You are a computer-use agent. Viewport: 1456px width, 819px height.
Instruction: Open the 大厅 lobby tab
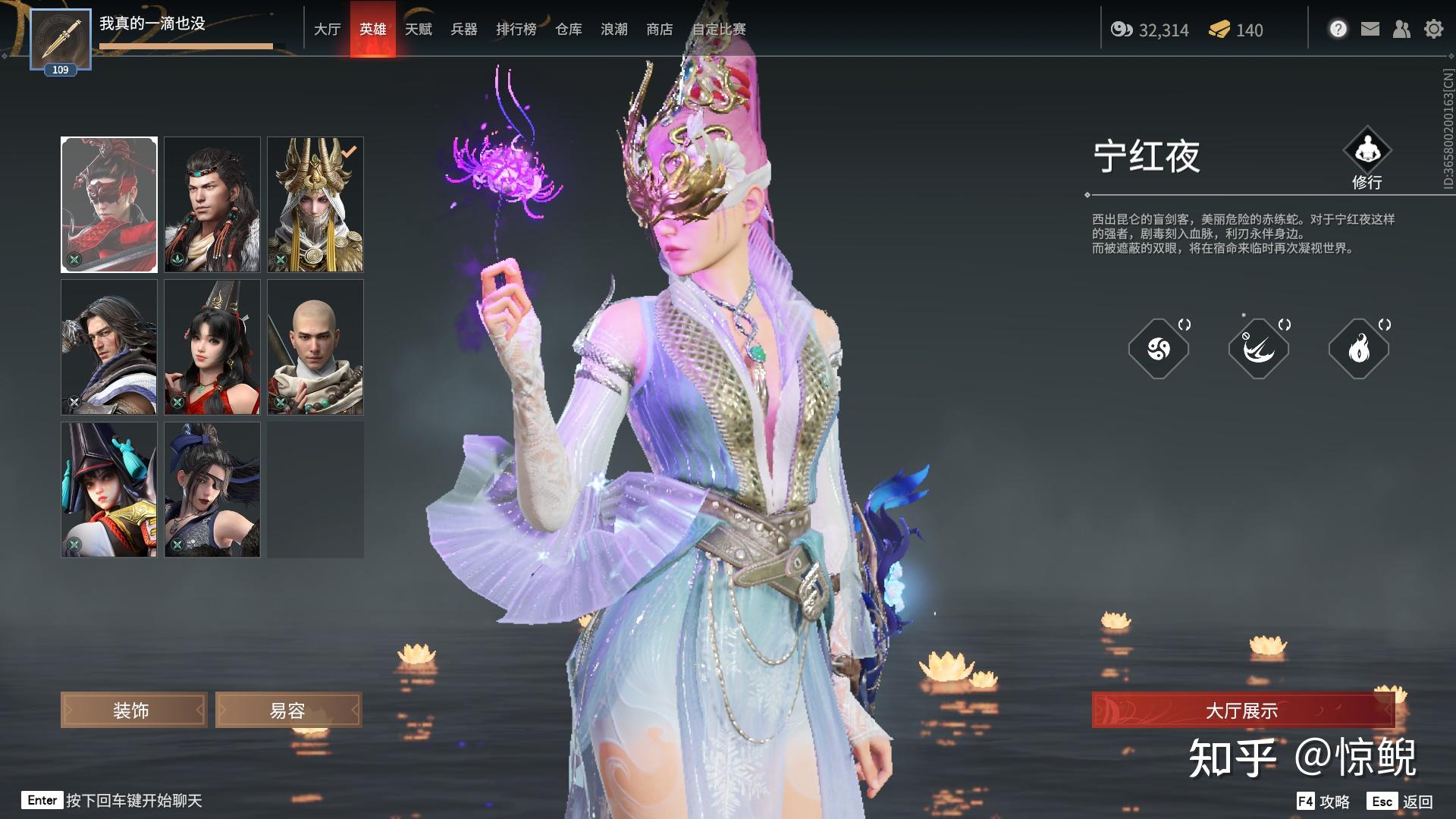coord(327,30)
